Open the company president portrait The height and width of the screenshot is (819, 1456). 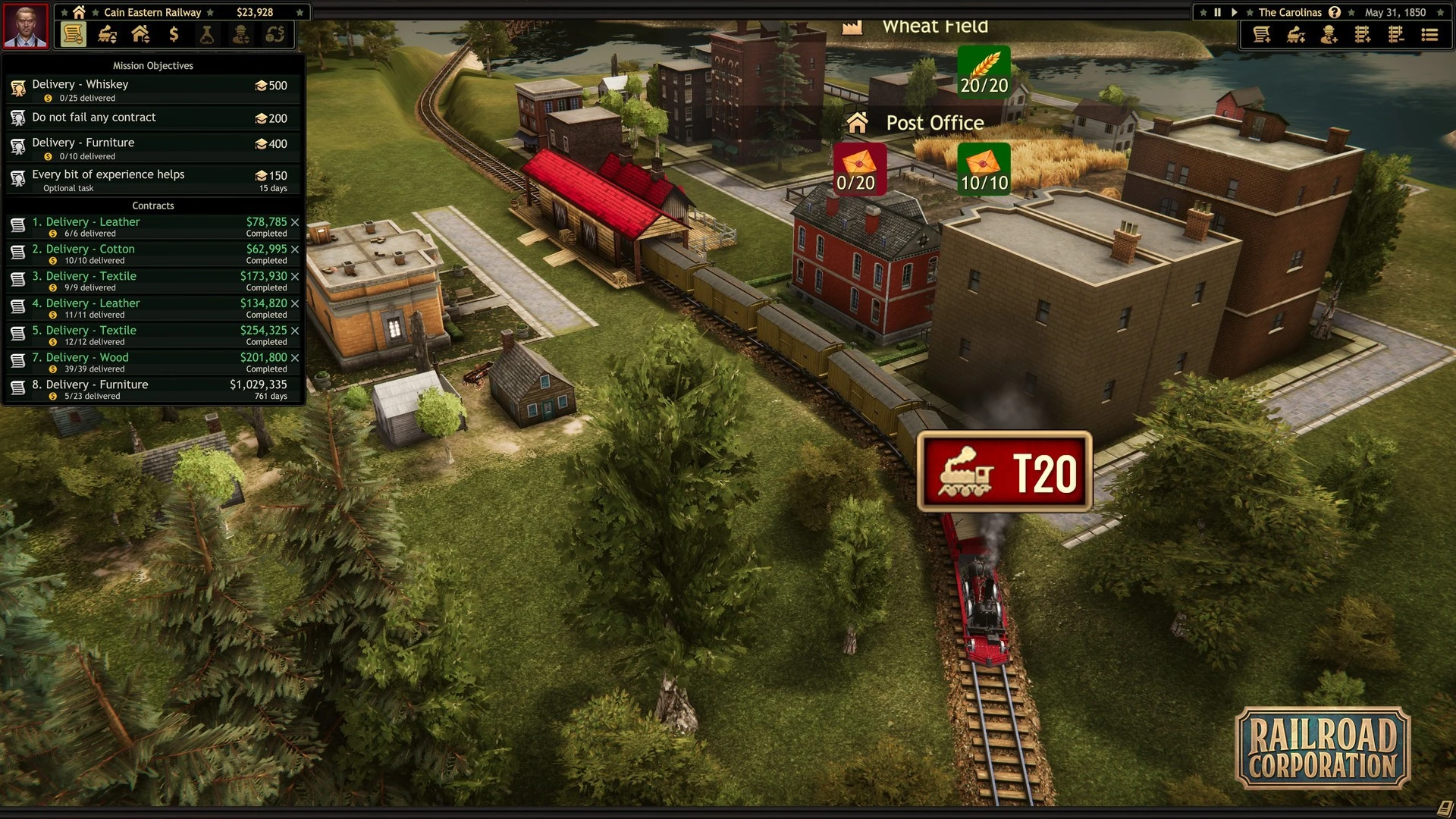(x=26, y=26)
